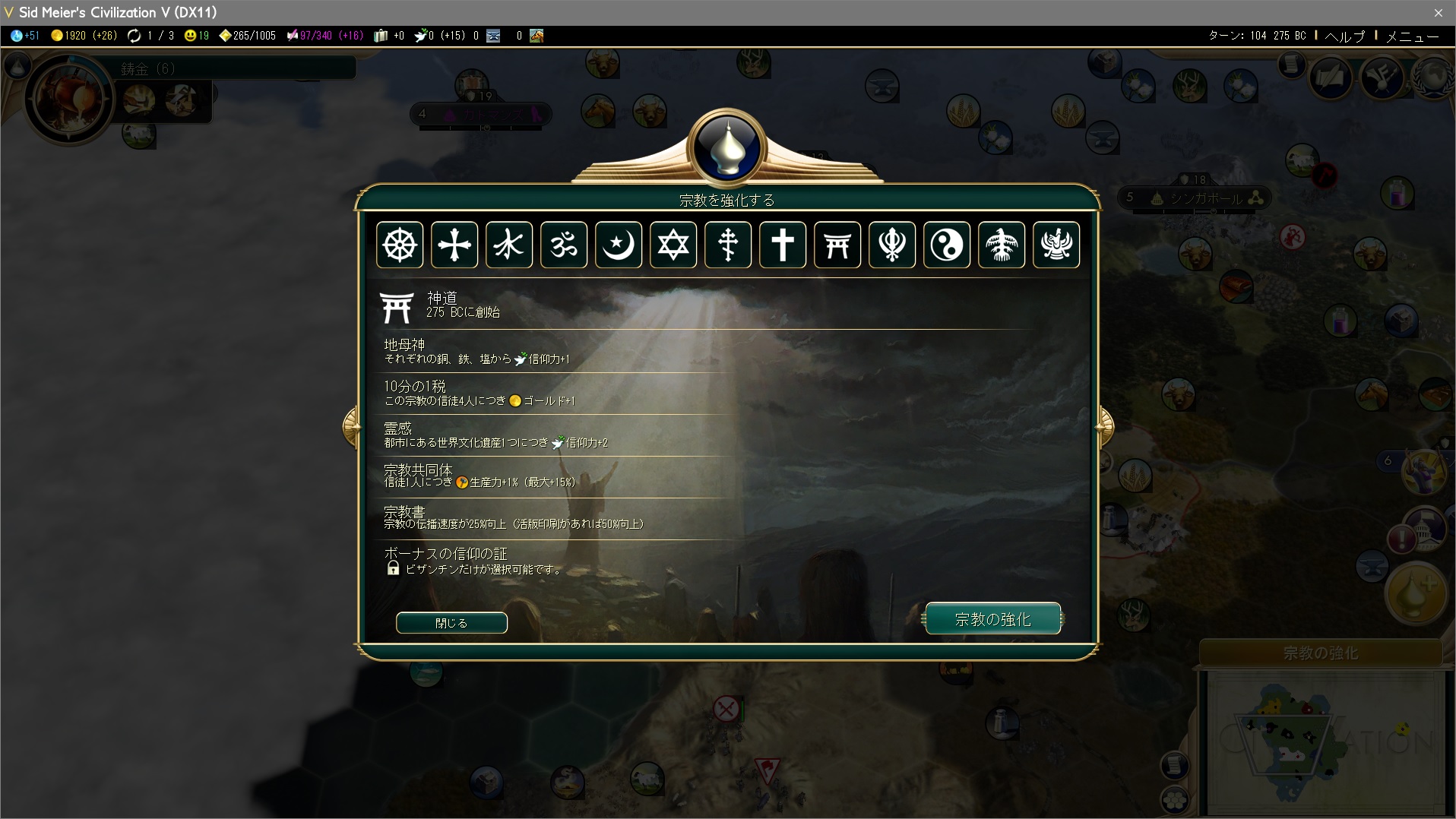This screenshot has height=819, width=1456.
Task: Confirm with the 宗教の強化 button
Action: (992, 619)
